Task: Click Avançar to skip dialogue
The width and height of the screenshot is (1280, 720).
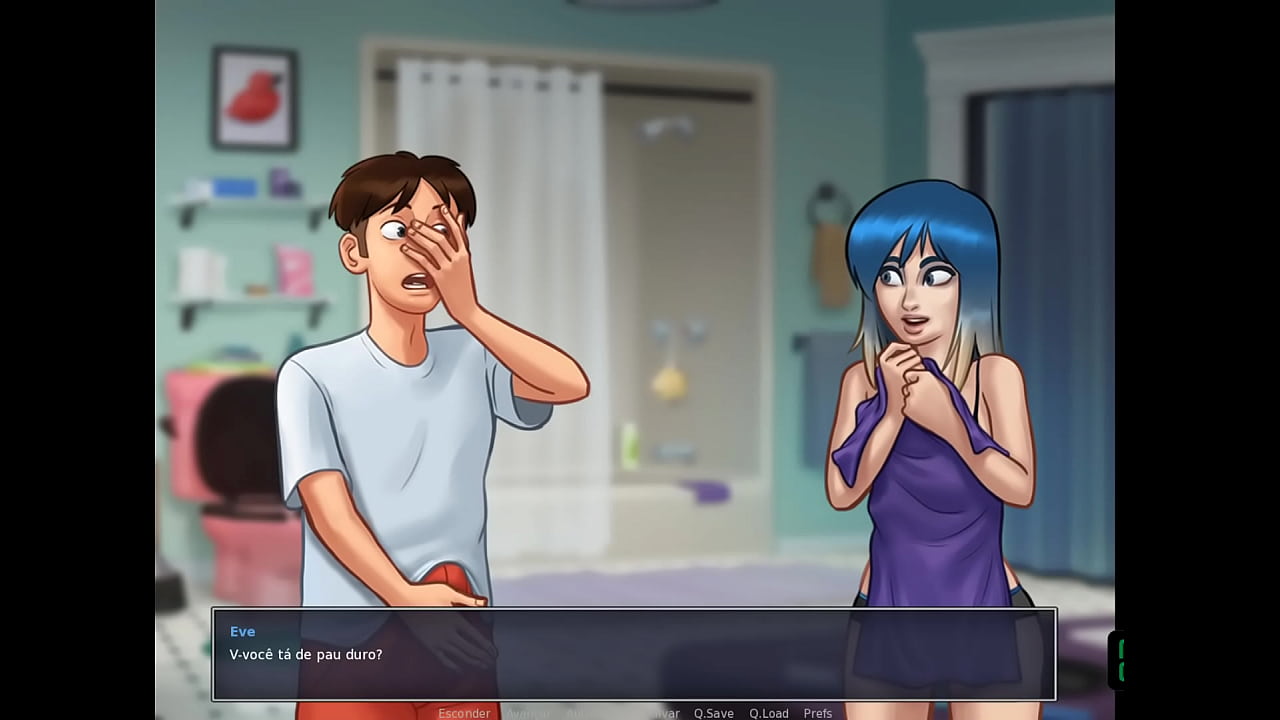Action: [x=527, y=713]
